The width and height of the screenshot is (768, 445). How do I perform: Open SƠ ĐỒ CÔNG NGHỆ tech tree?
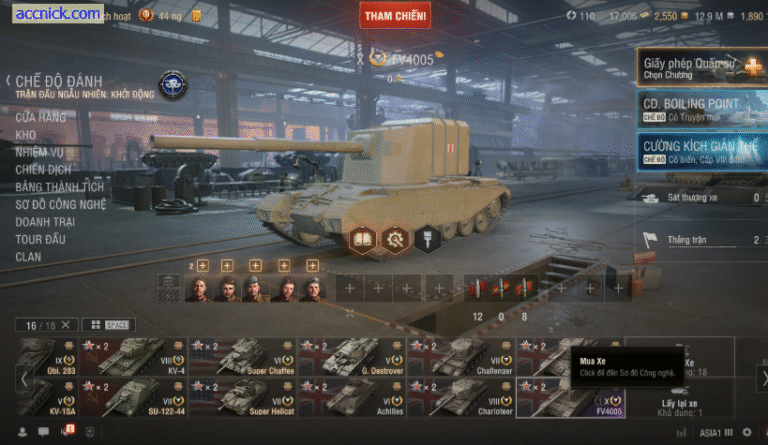tap(60, 204)
